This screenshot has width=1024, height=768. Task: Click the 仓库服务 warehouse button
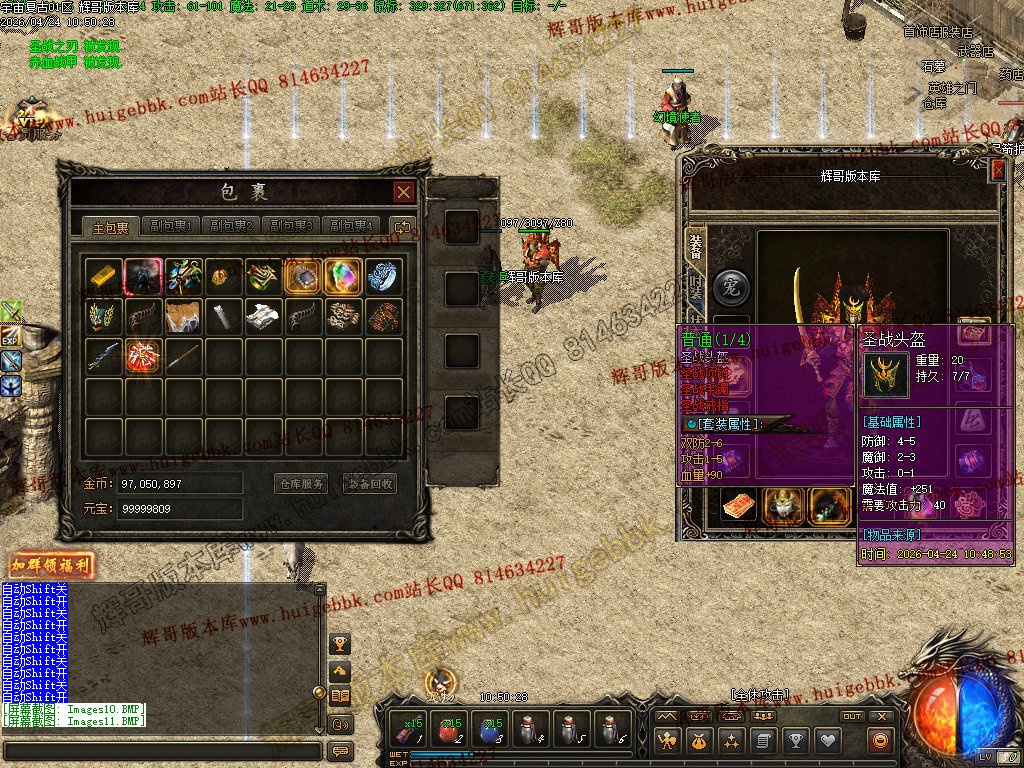(301, 484)
